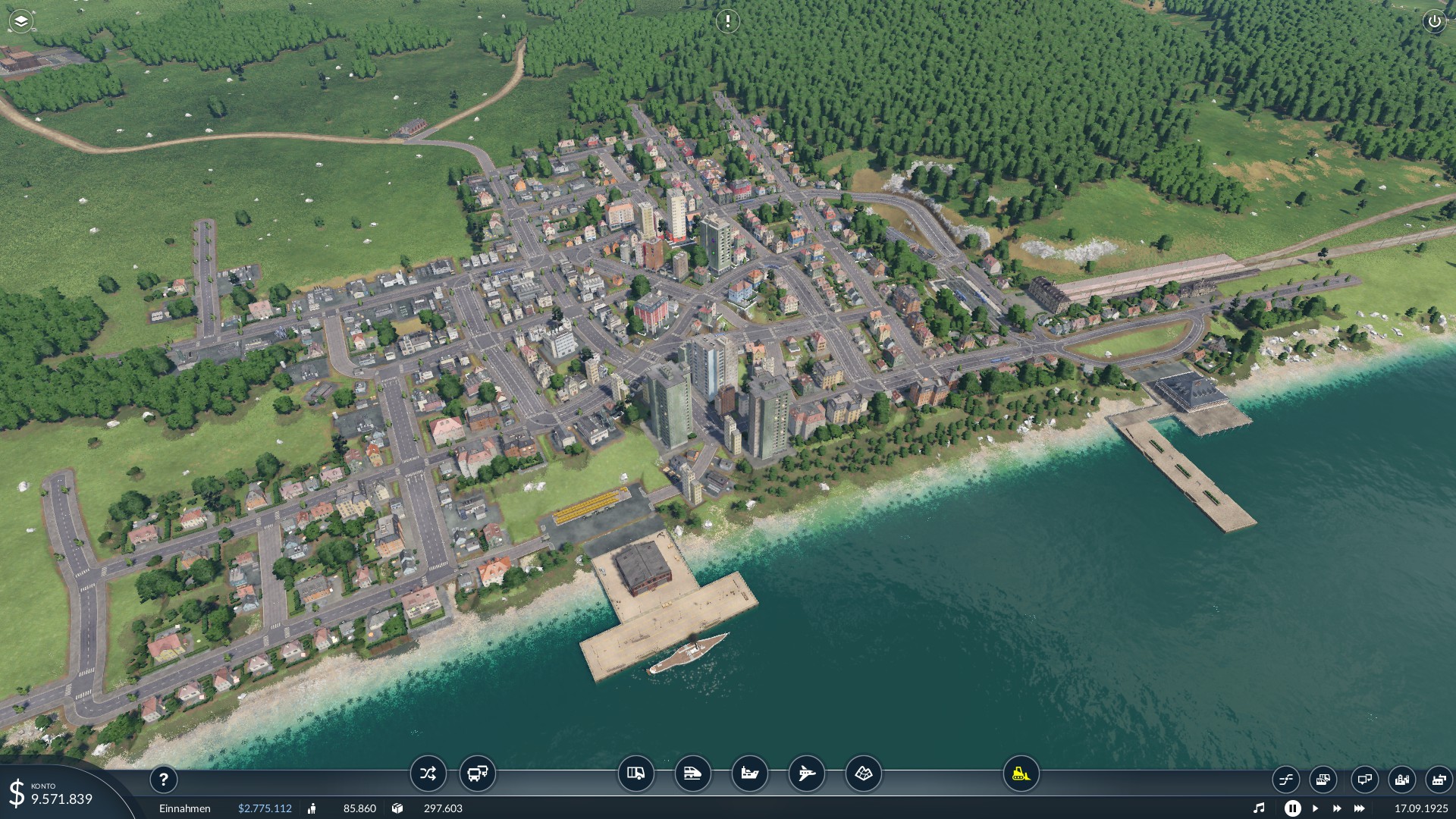This screenshot has width=1456, height=819.
Task: Open the line manager with crossing arrows icon
Action: point(428,773)
